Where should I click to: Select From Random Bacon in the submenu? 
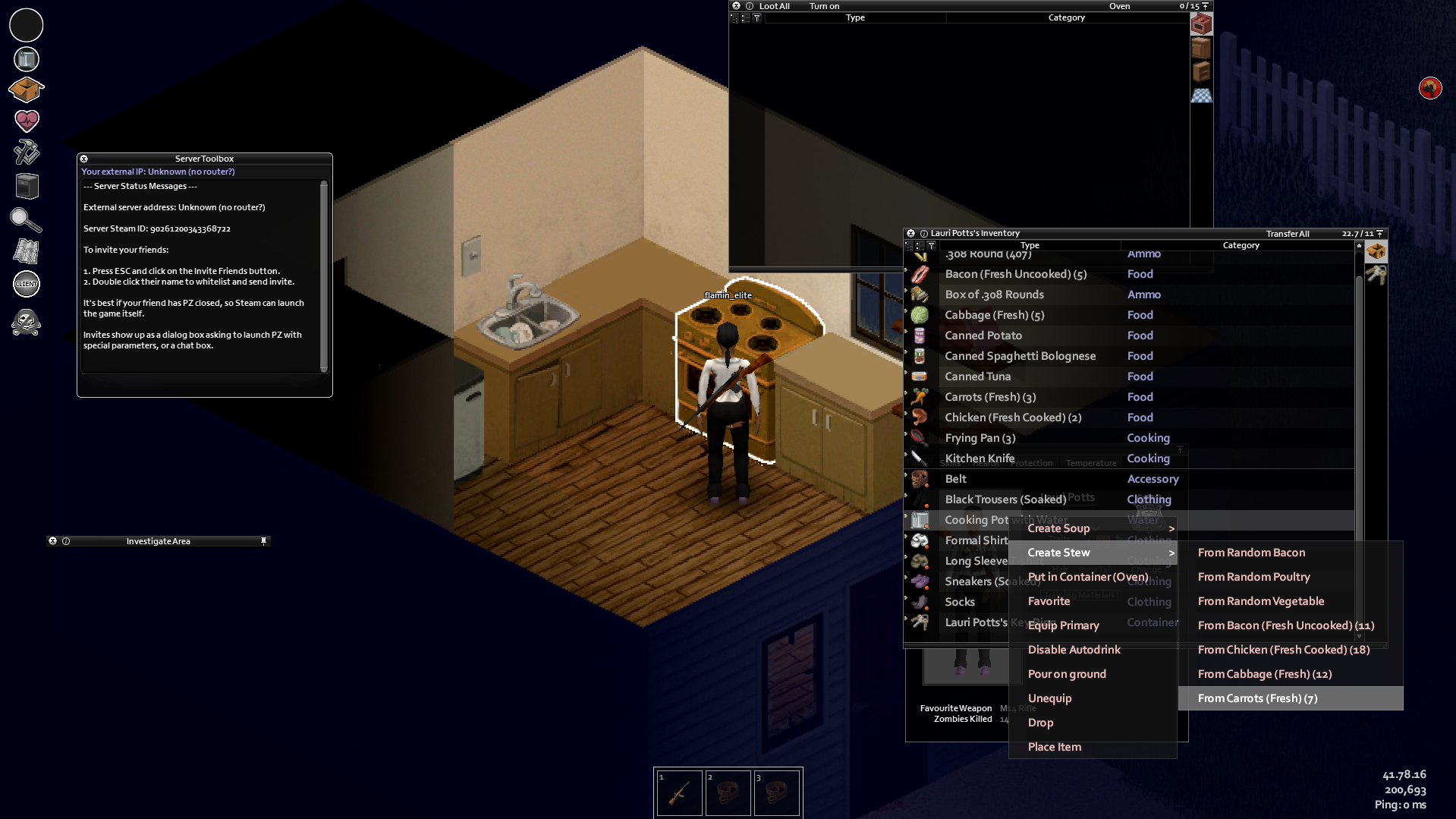[x=1250, y=552]
